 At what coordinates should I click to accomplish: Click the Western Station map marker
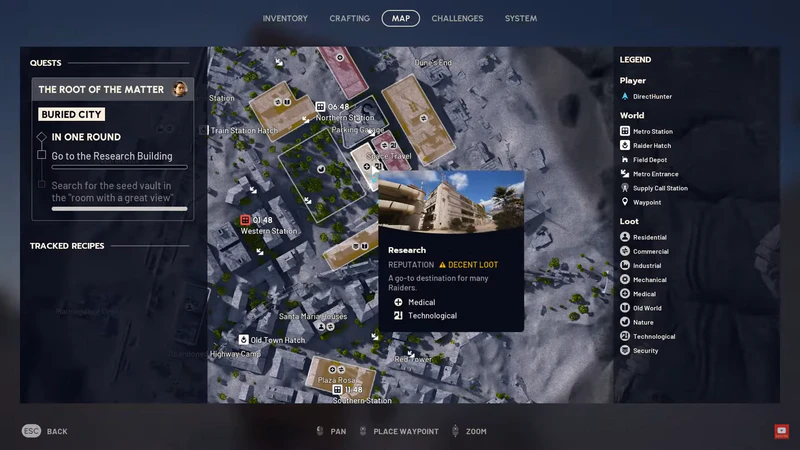[x=245, y=220]
